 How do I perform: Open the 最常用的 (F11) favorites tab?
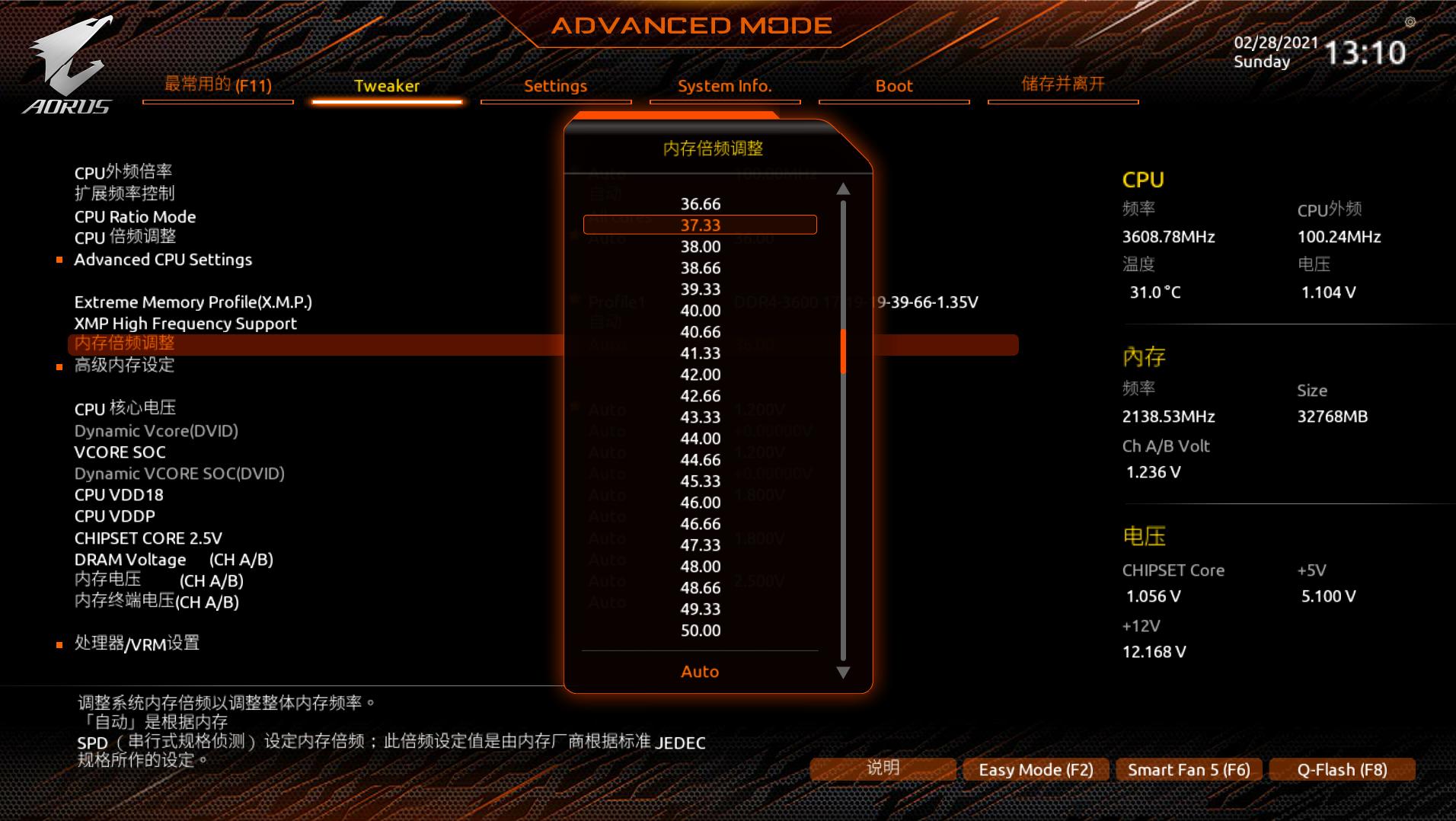pyautogui.click(x=218, y=85)
